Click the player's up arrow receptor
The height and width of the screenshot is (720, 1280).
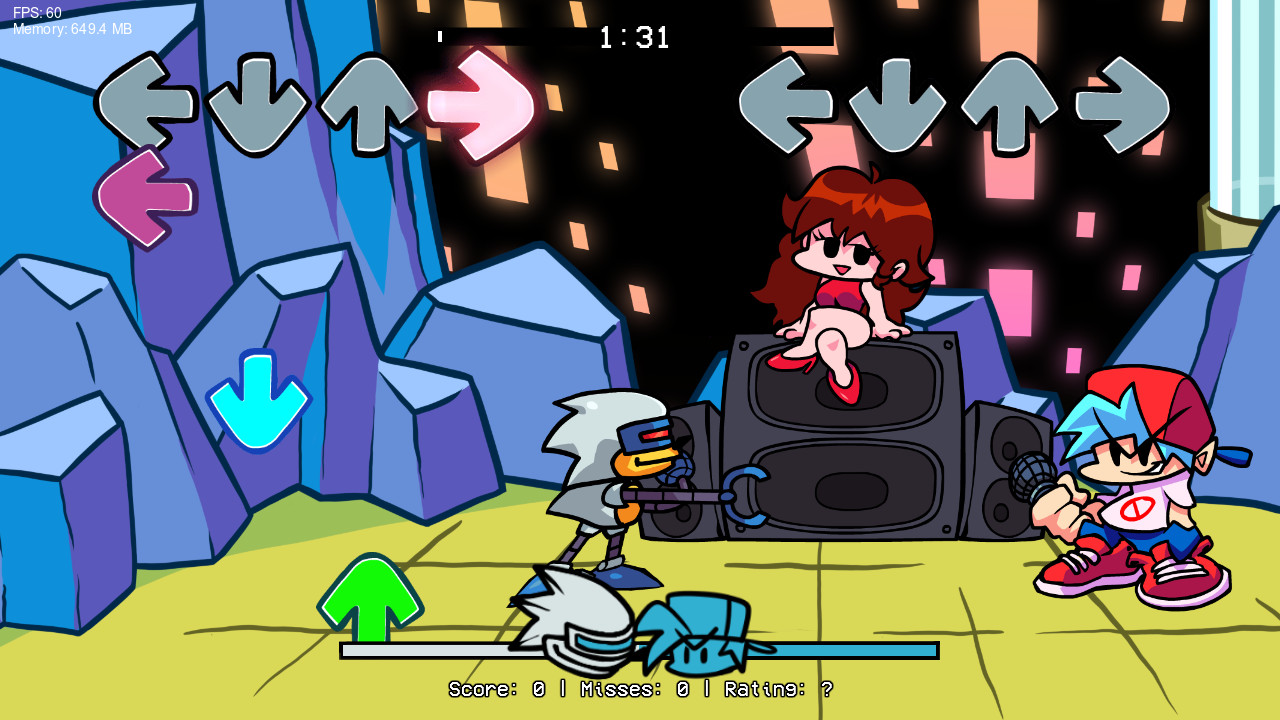1010,103
